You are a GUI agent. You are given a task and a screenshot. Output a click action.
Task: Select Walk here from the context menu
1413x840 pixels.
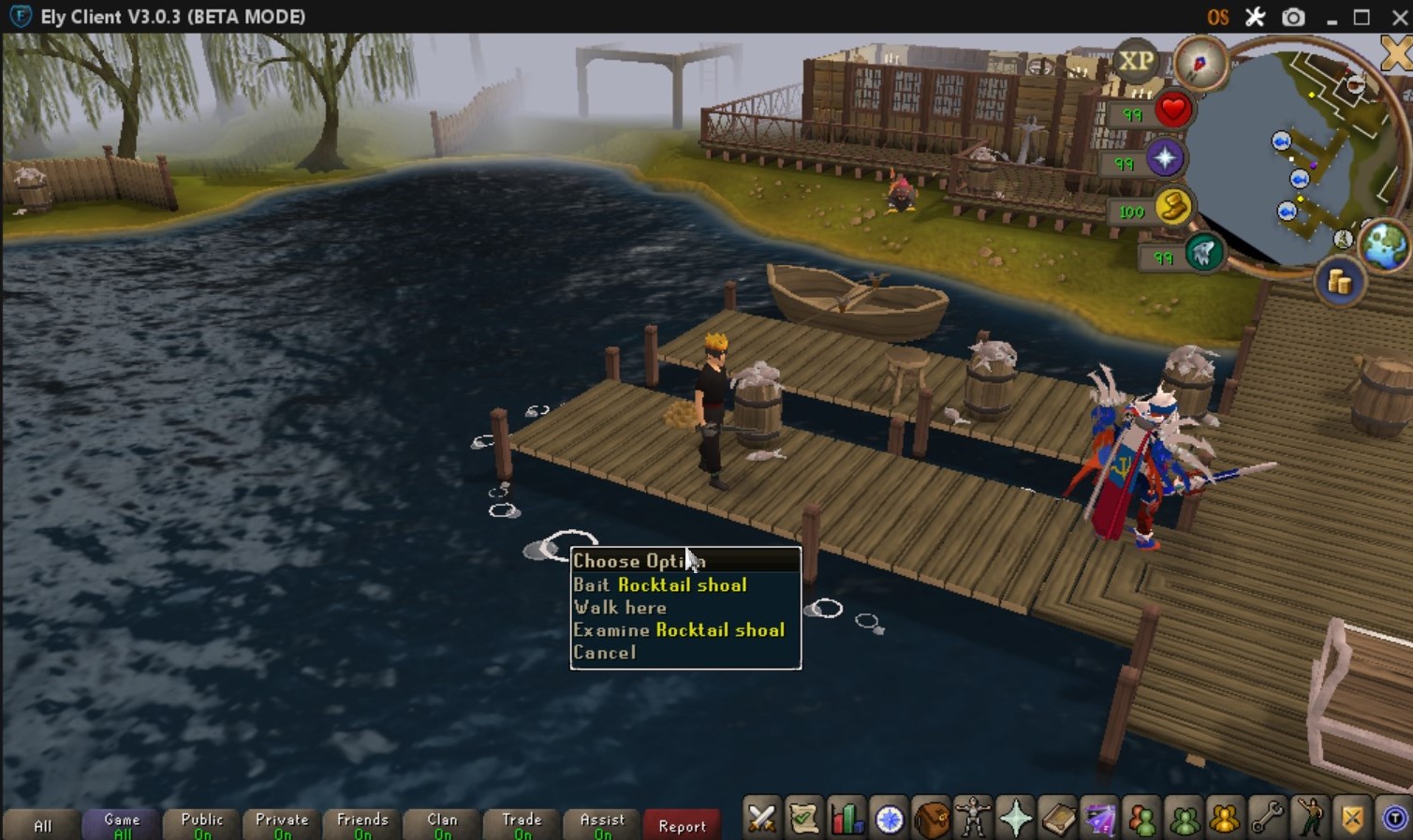click(620, 608)
